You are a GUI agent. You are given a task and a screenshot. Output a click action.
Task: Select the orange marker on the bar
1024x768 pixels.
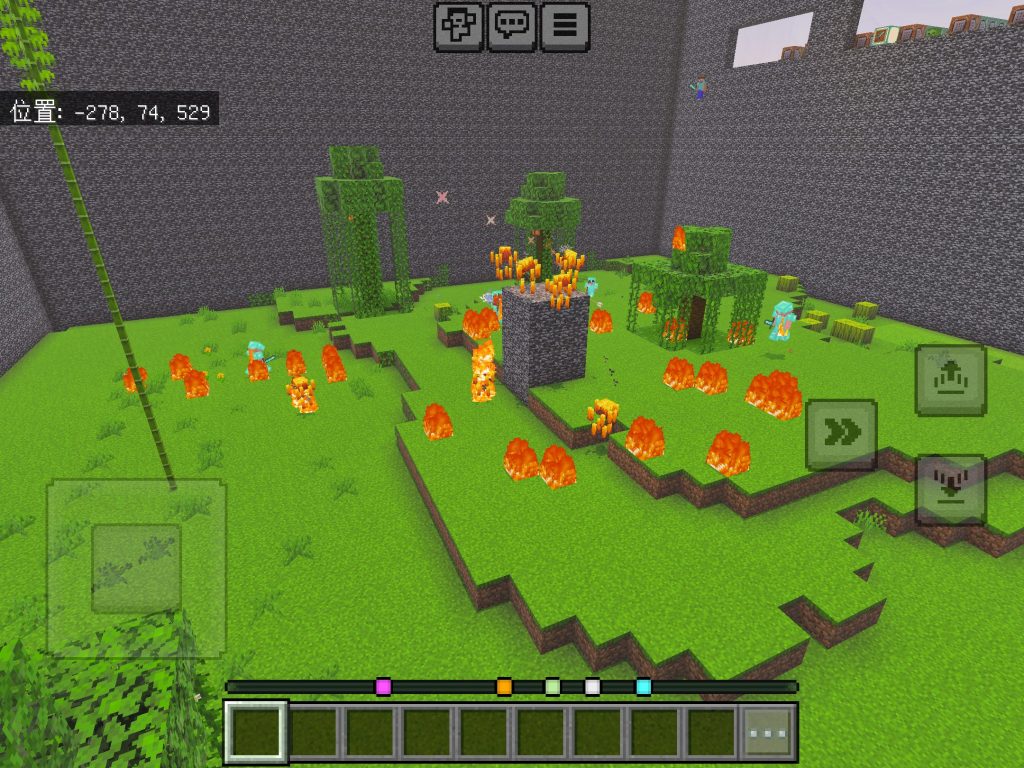point(504,687)
